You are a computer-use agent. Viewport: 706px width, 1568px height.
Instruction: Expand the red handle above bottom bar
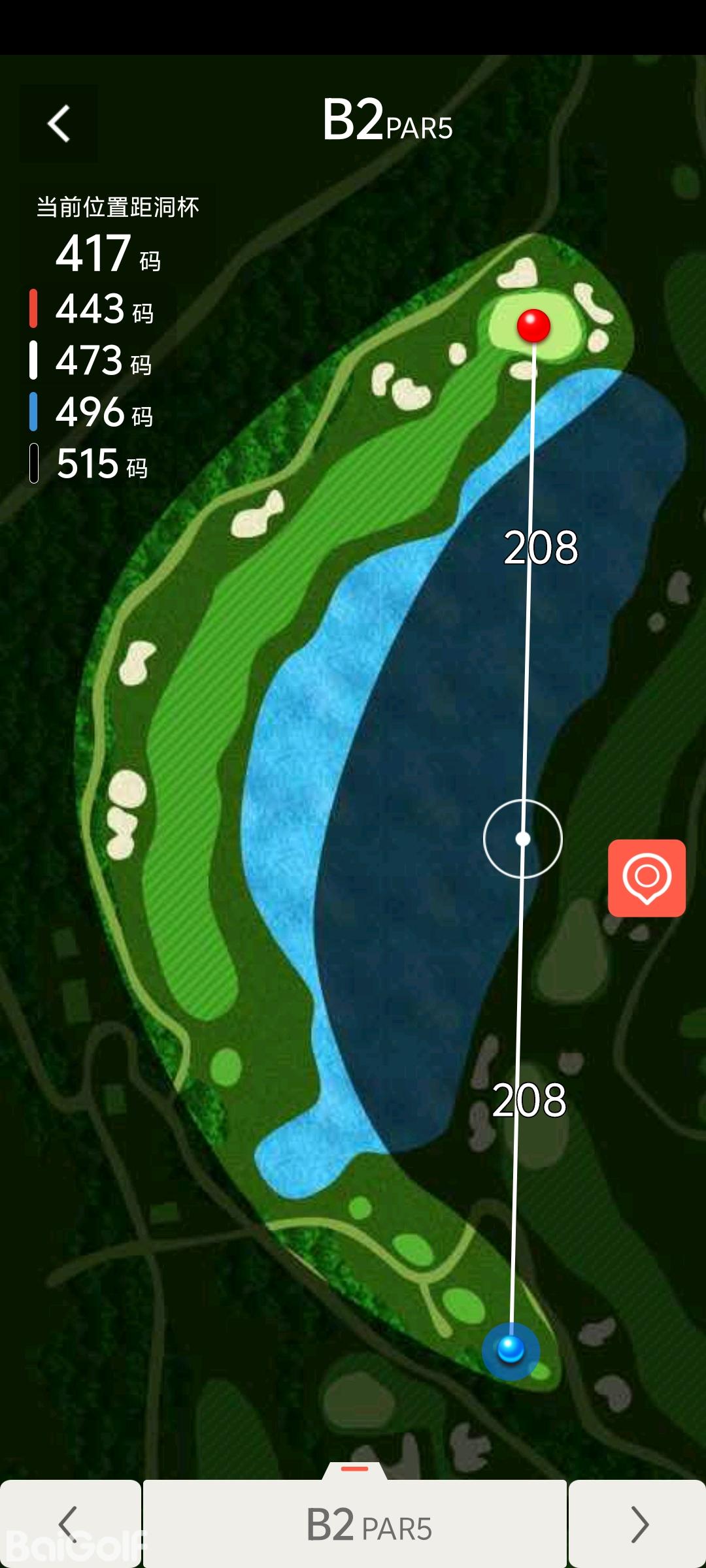pos(355,1469)
